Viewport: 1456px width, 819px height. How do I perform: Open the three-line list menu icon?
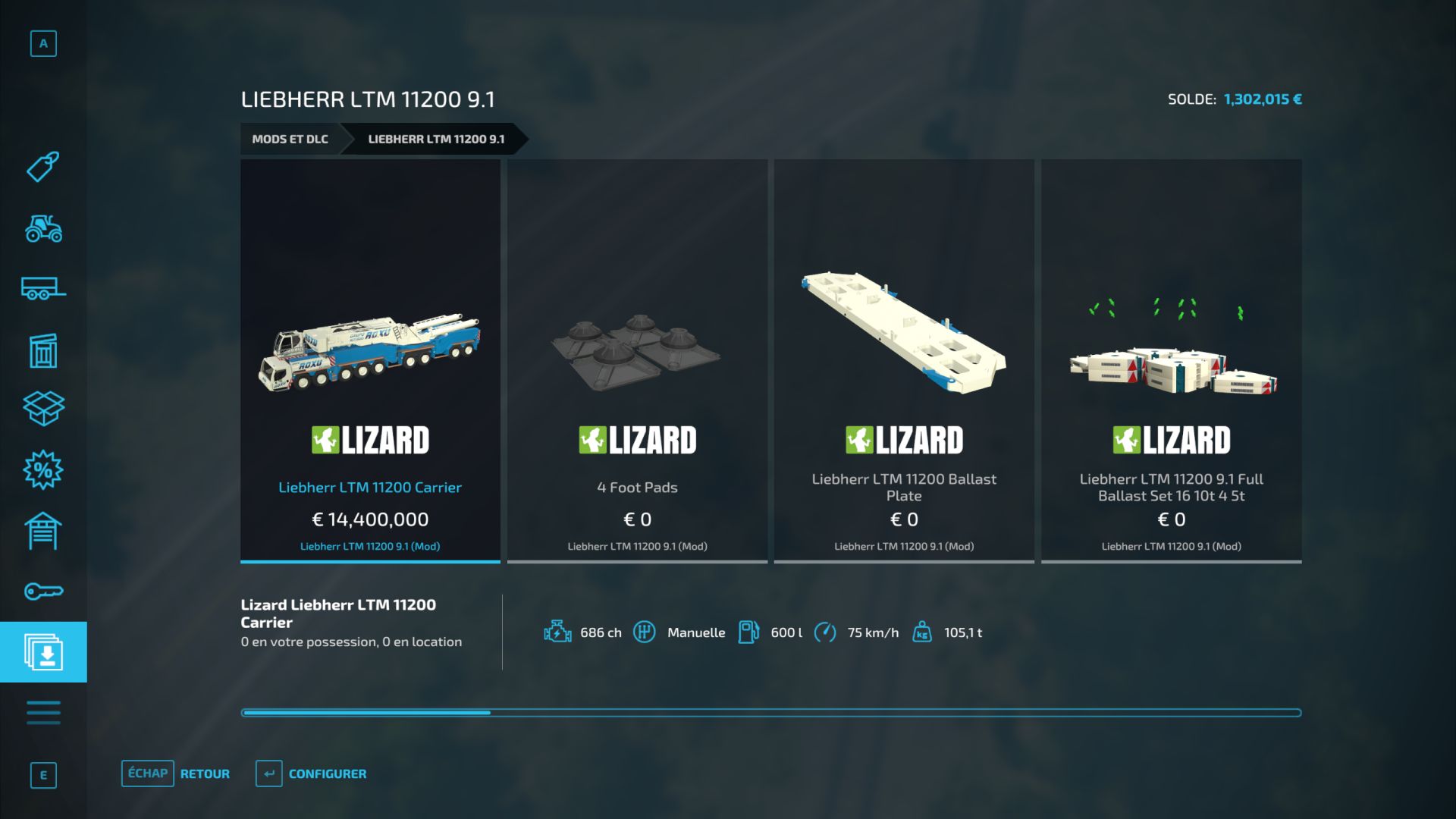pos(43,713)
